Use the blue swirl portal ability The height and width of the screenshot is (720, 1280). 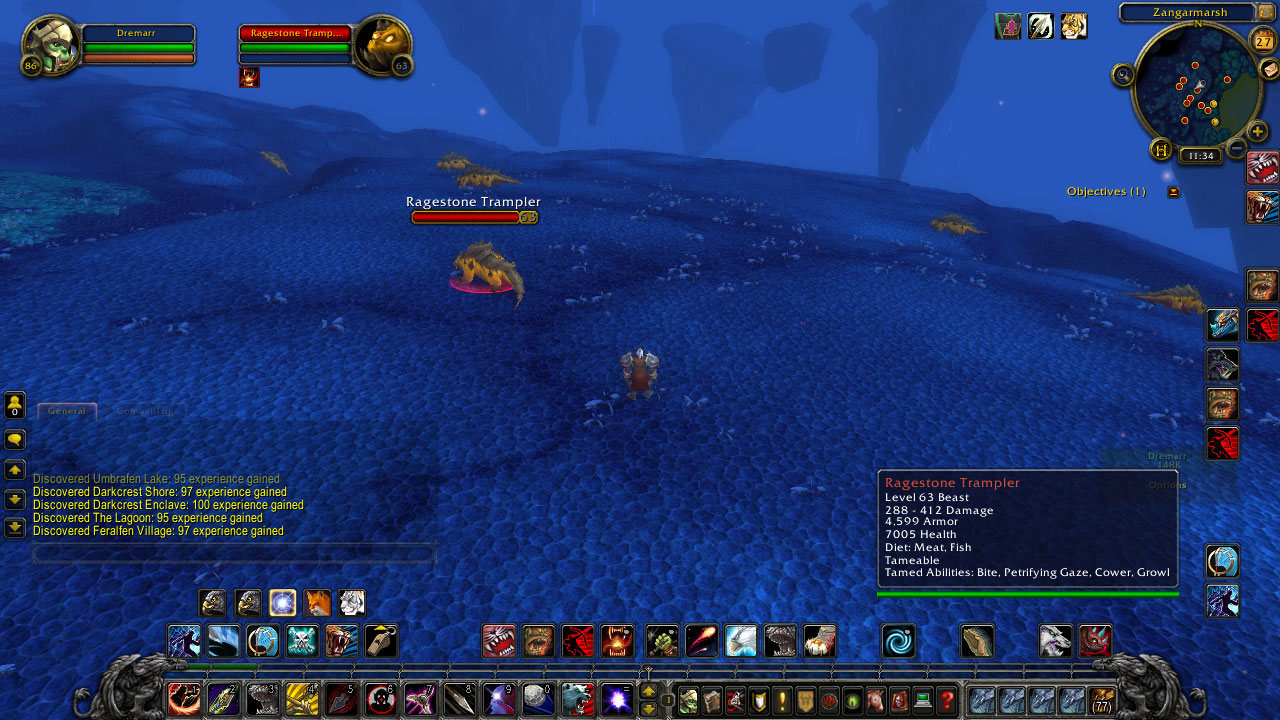coord(898,641)
